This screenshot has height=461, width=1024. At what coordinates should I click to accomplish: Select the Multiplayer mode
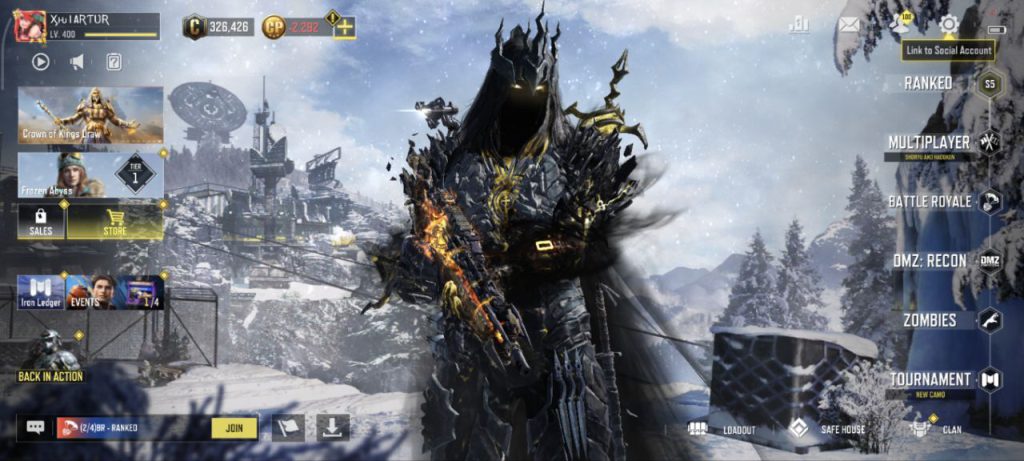click(930, 142)
